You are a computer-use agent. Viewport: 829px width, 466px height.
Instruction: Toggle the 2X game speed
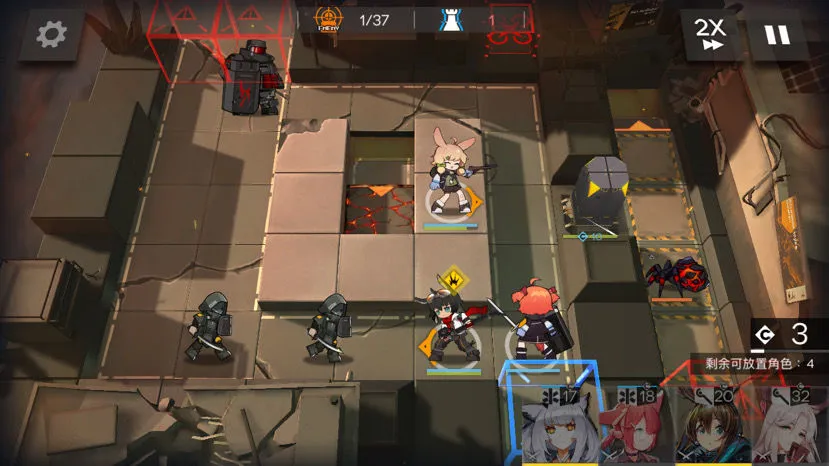tap(711, 33)
